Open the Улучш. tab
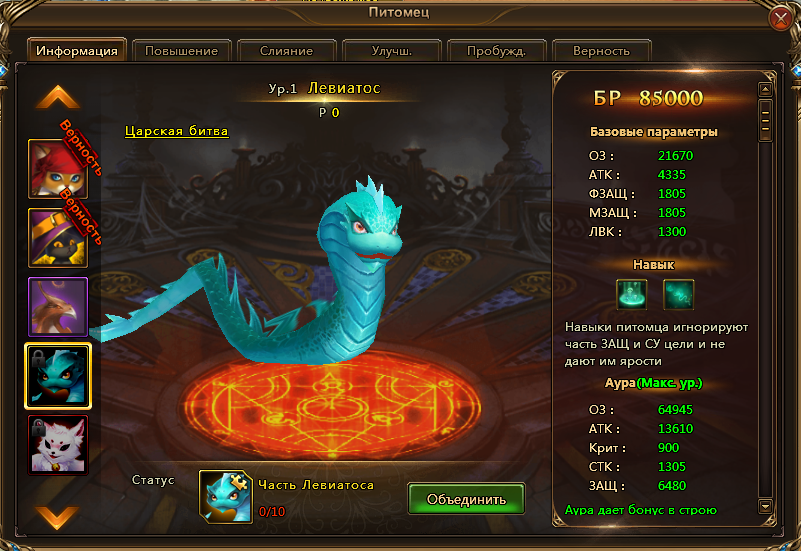 click(391, 50)
